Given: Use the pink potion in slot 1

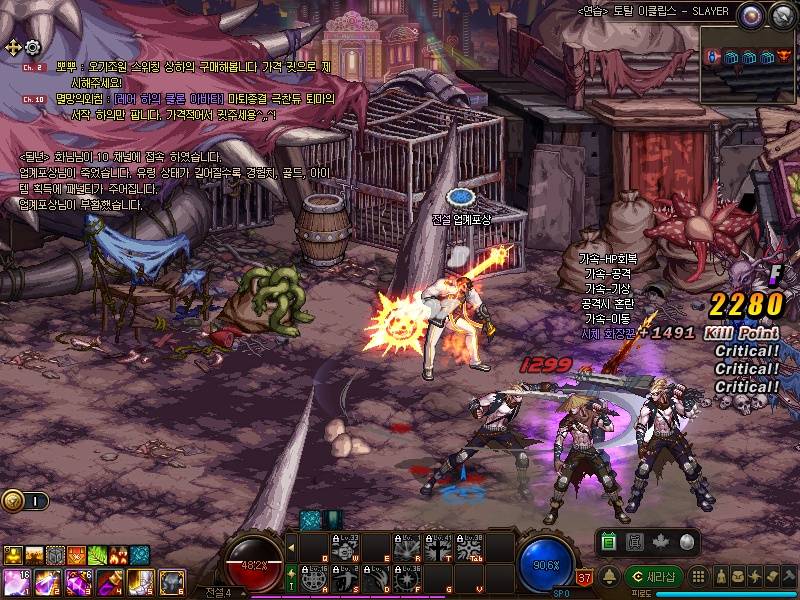Looking at the screenshot, I should pyautogui.click(x=15, y=581).
